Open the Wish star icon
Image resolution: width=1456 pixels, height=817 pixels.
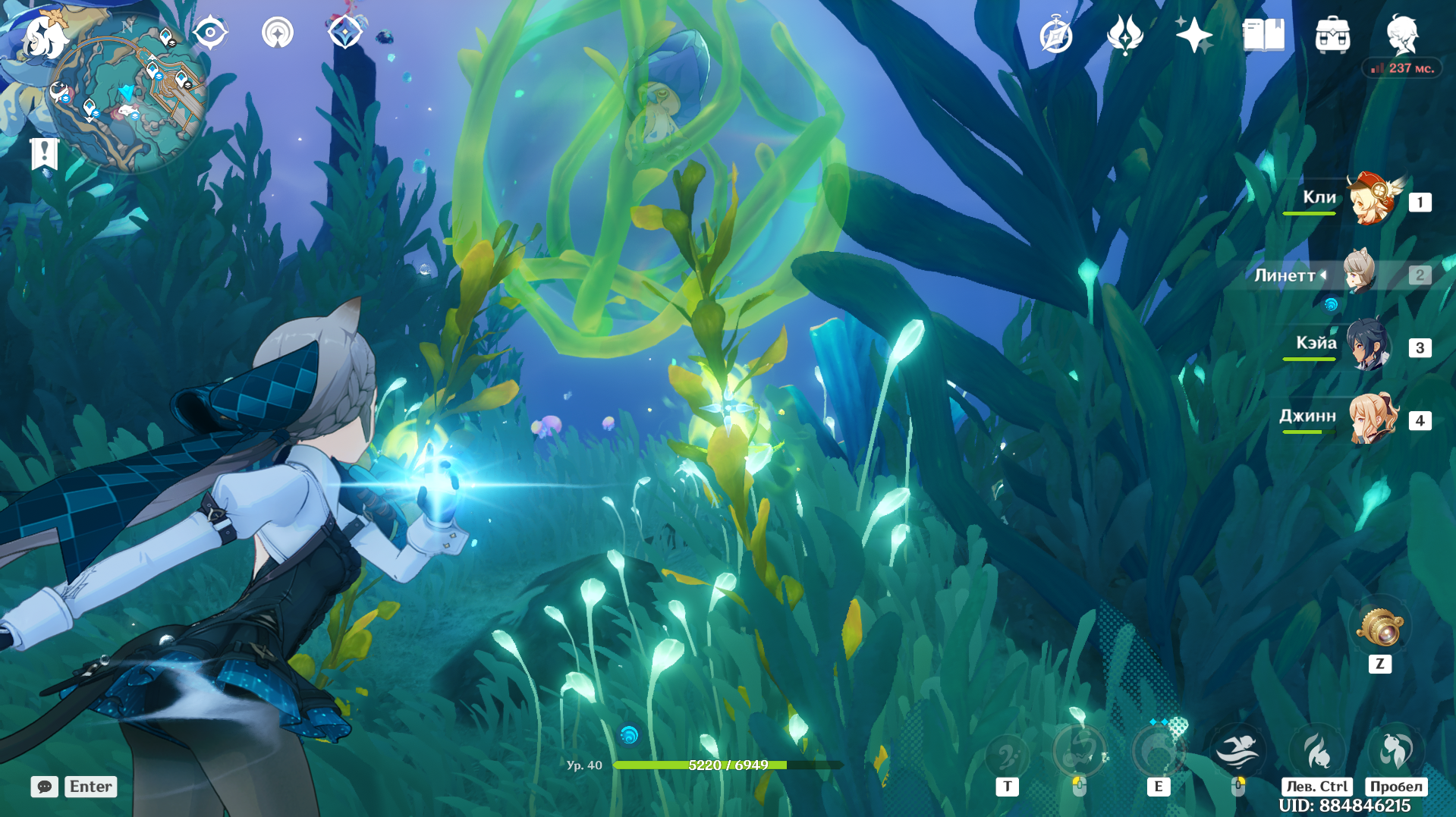pos(1193,36)
